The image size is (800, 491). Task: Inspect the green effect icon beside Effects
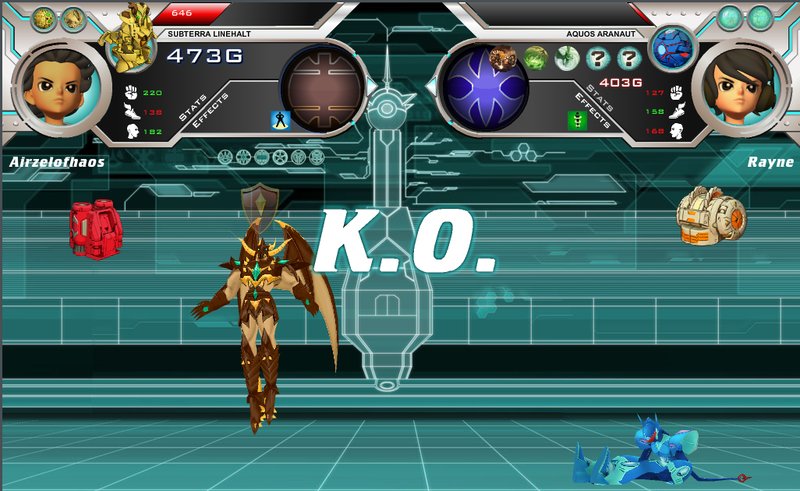[x=577, y=121]
